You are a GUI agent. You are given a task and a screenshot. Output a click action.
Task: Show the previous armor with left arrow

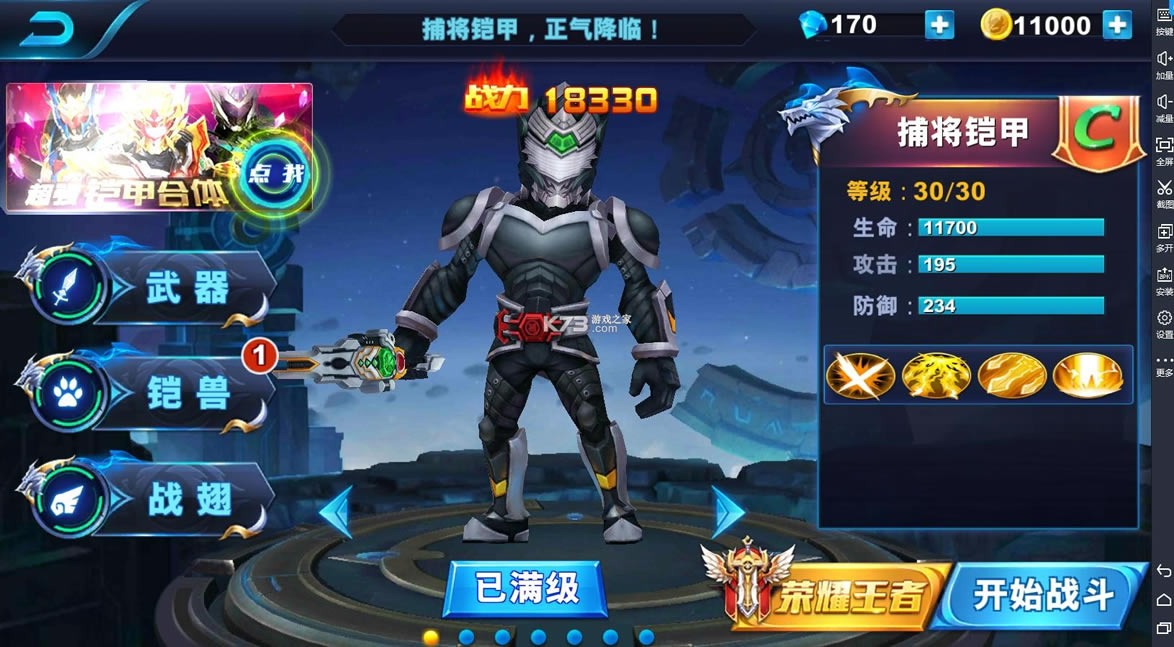pyautogui.click(x=336, y=512)
